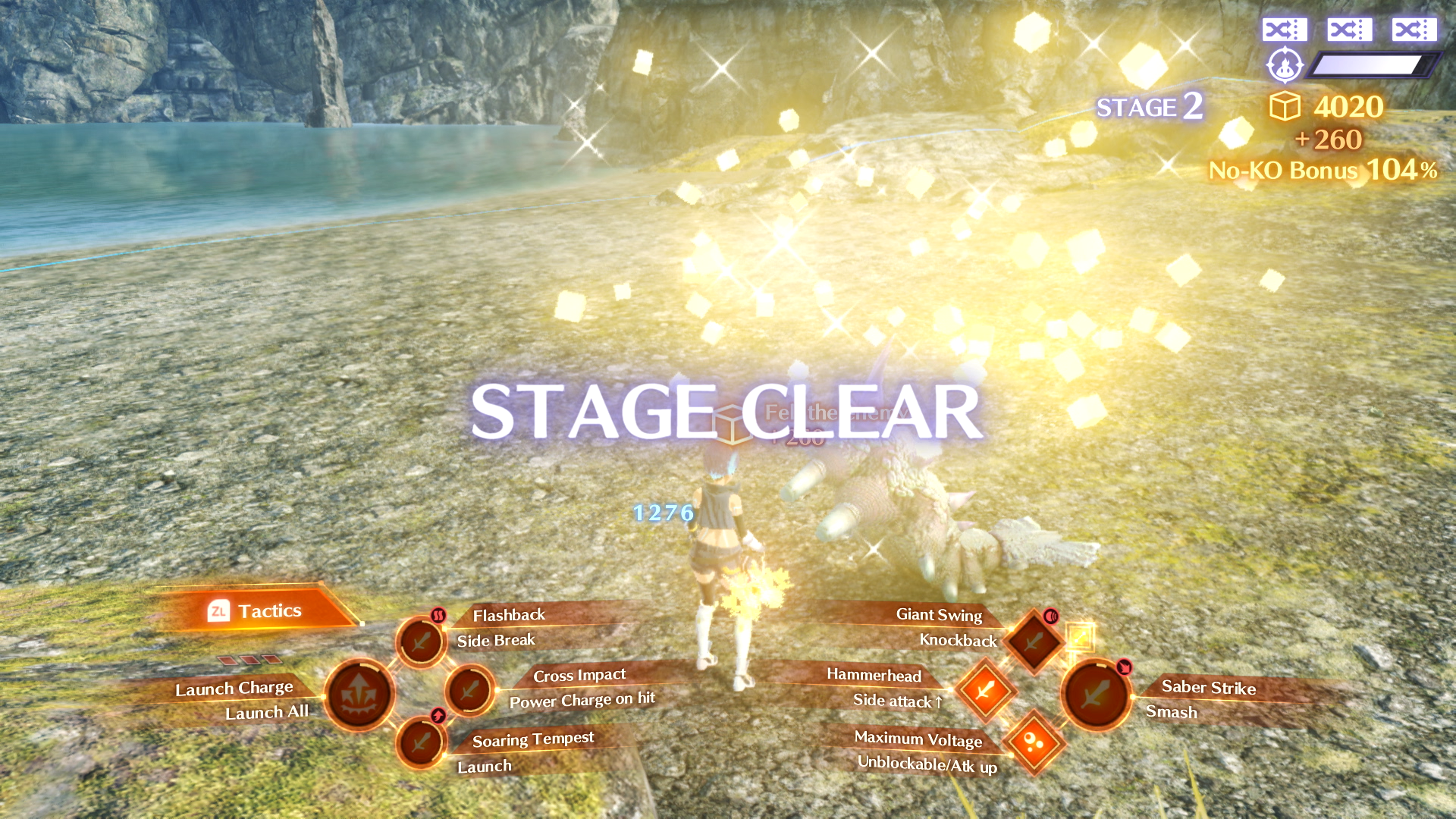The height and width of the screenshot is (819, 1456).
Task: Open the Tactics menu
Action: 256,611
